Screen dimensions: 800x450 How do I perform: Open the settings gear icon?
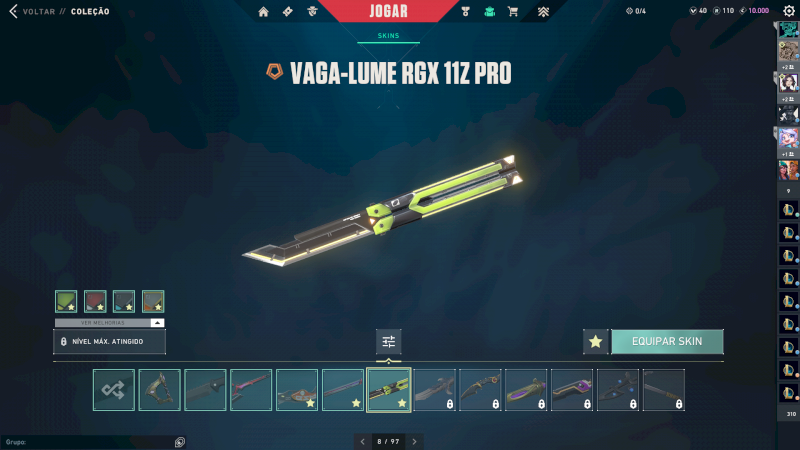pyautogui.click(x=788, y=11)
